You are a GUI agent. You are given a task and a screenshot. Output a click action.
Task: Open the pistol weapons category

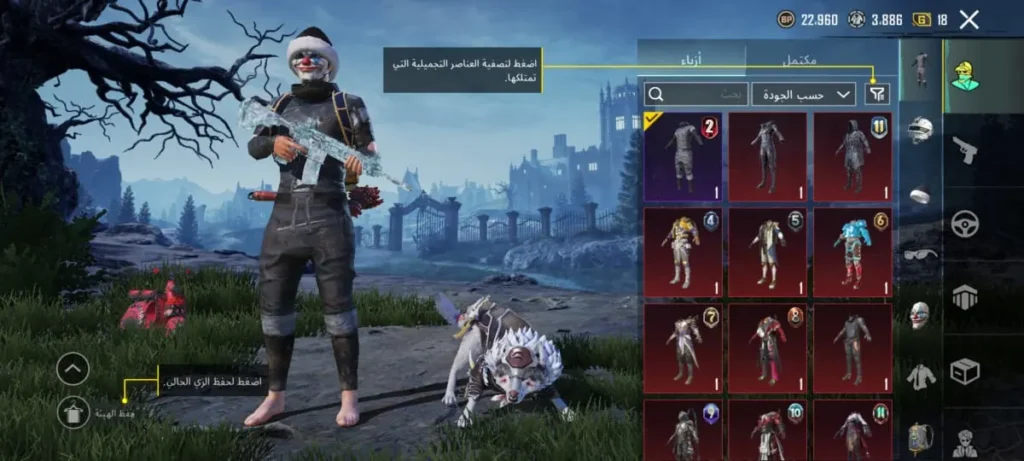[965, 150]
